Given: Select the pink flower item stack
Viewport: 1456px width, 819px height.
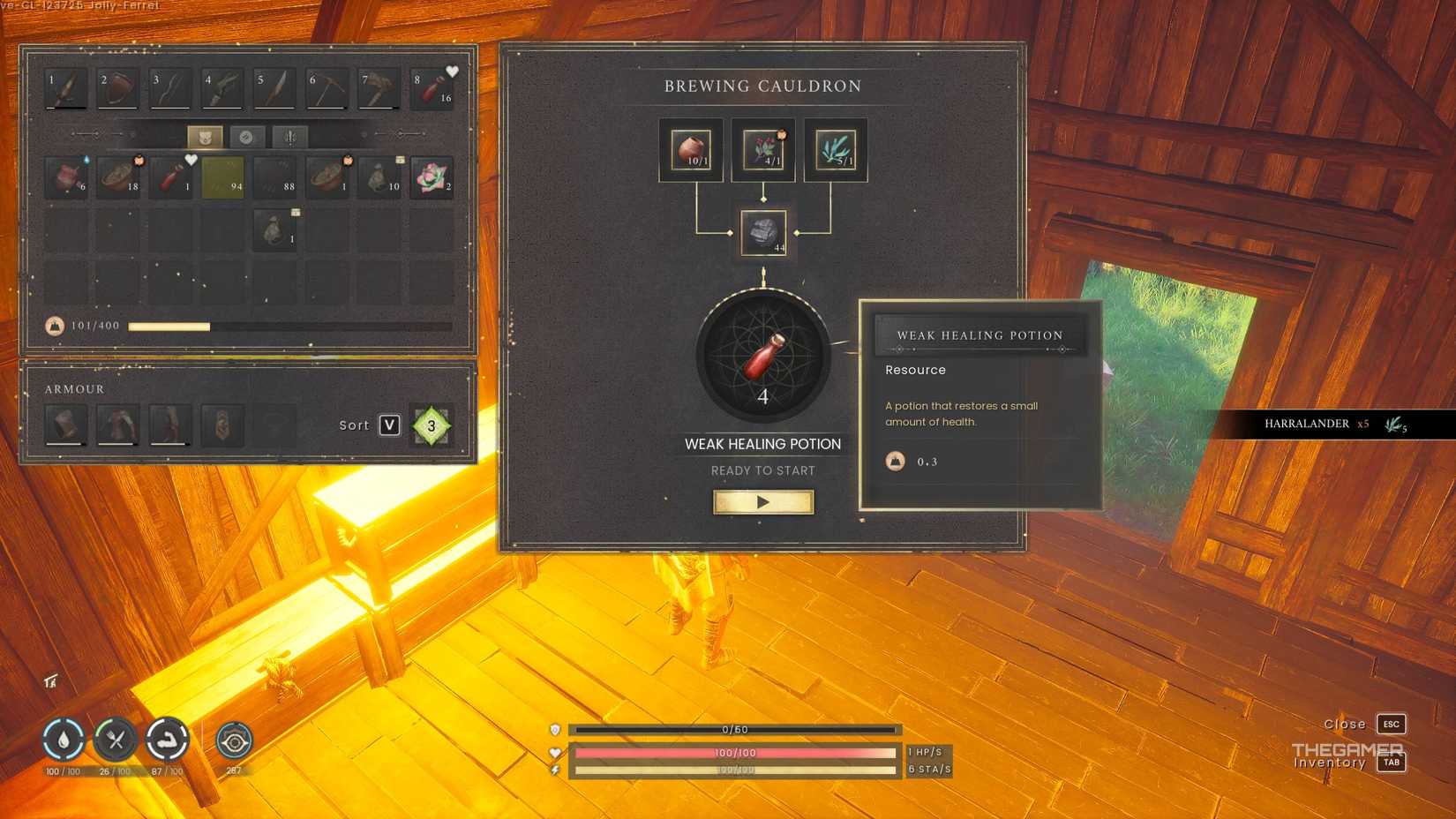Looking at the screenshot, I should (432, 177).
